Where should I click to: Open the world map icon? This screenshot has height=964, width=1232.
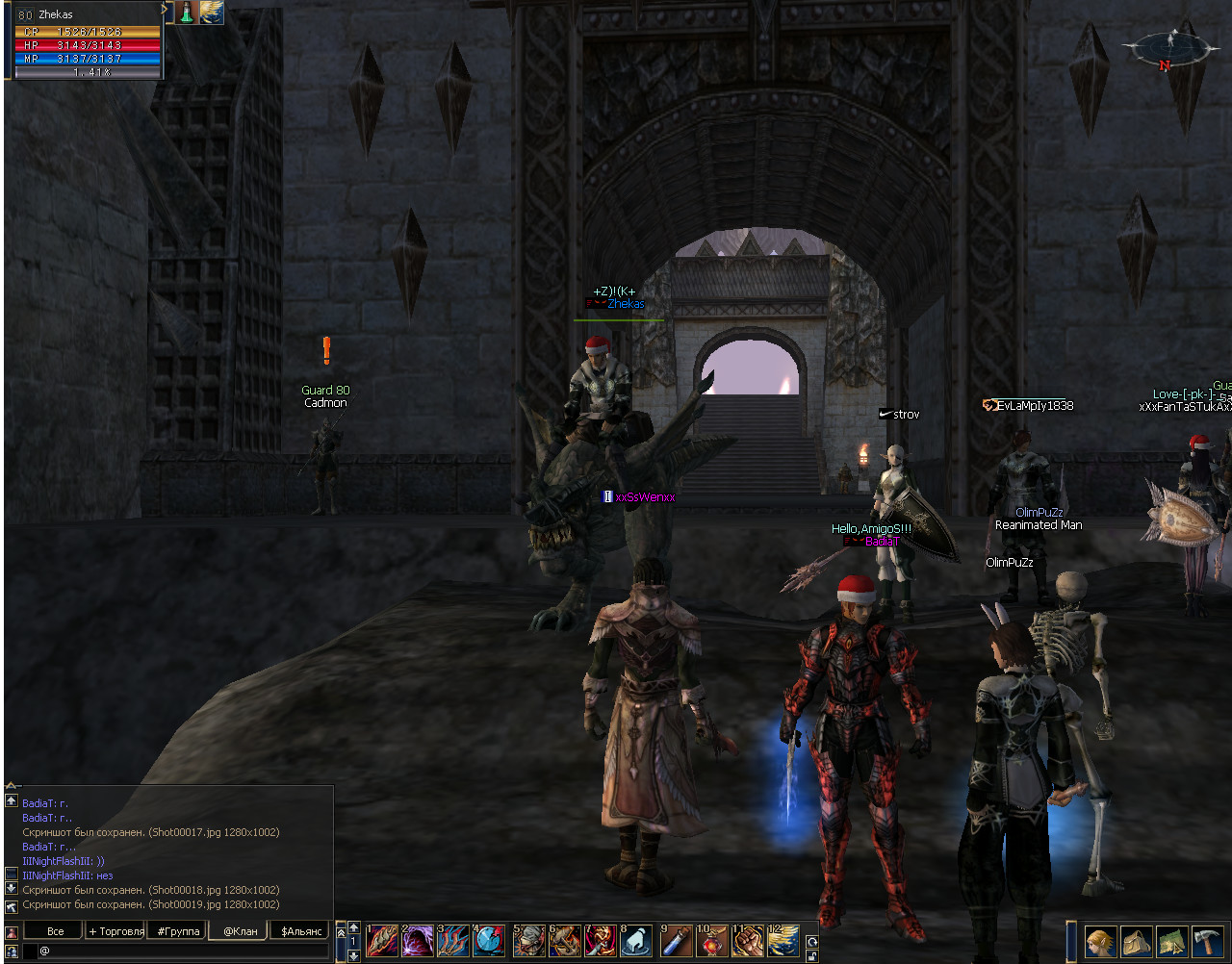[1171, 941]
